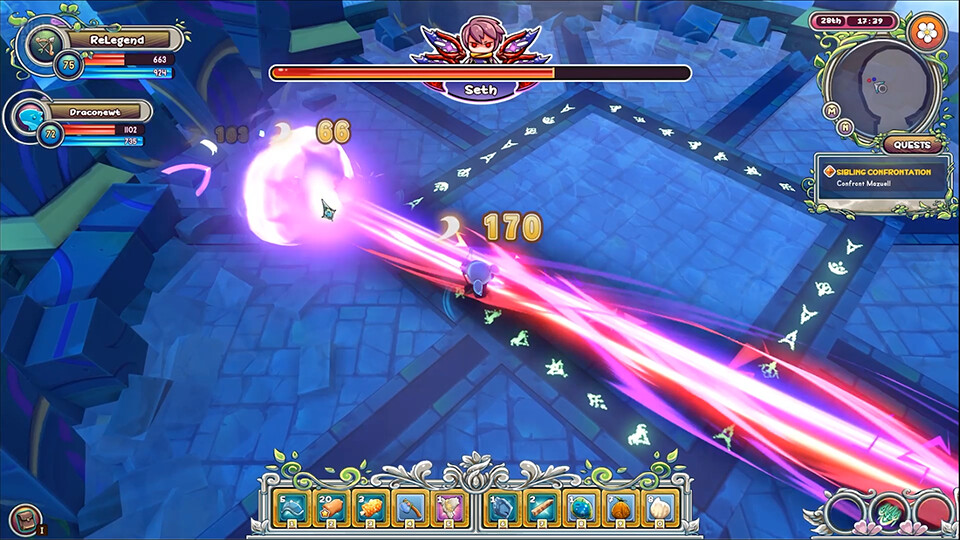Equip the axe tool from the hotbar
The height and width of the screenshot is (540, 960).
pyautogui.click(x=410, y=509)
